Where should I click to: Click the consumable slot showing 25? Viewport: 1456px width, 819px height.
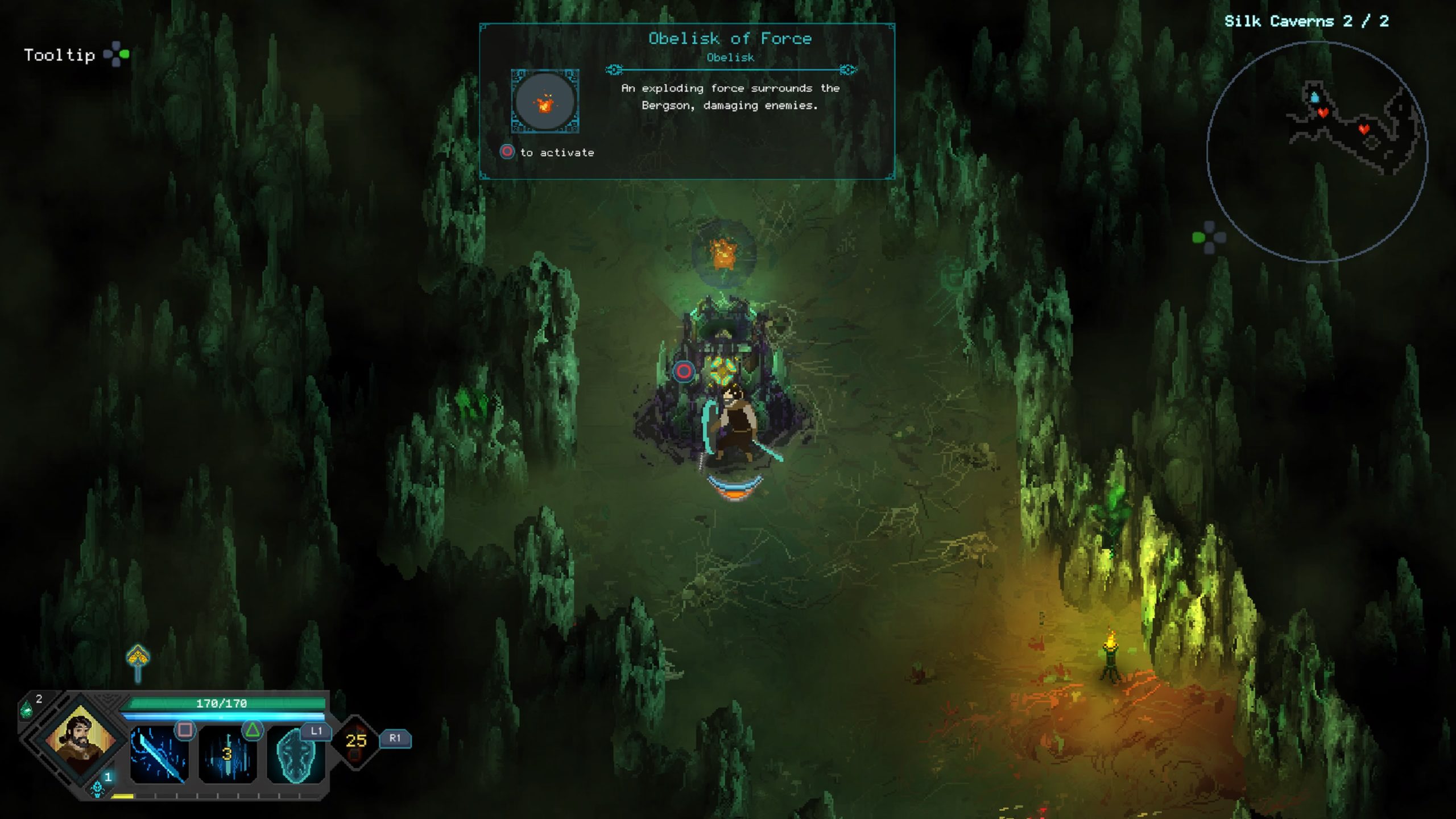point(356,741)
